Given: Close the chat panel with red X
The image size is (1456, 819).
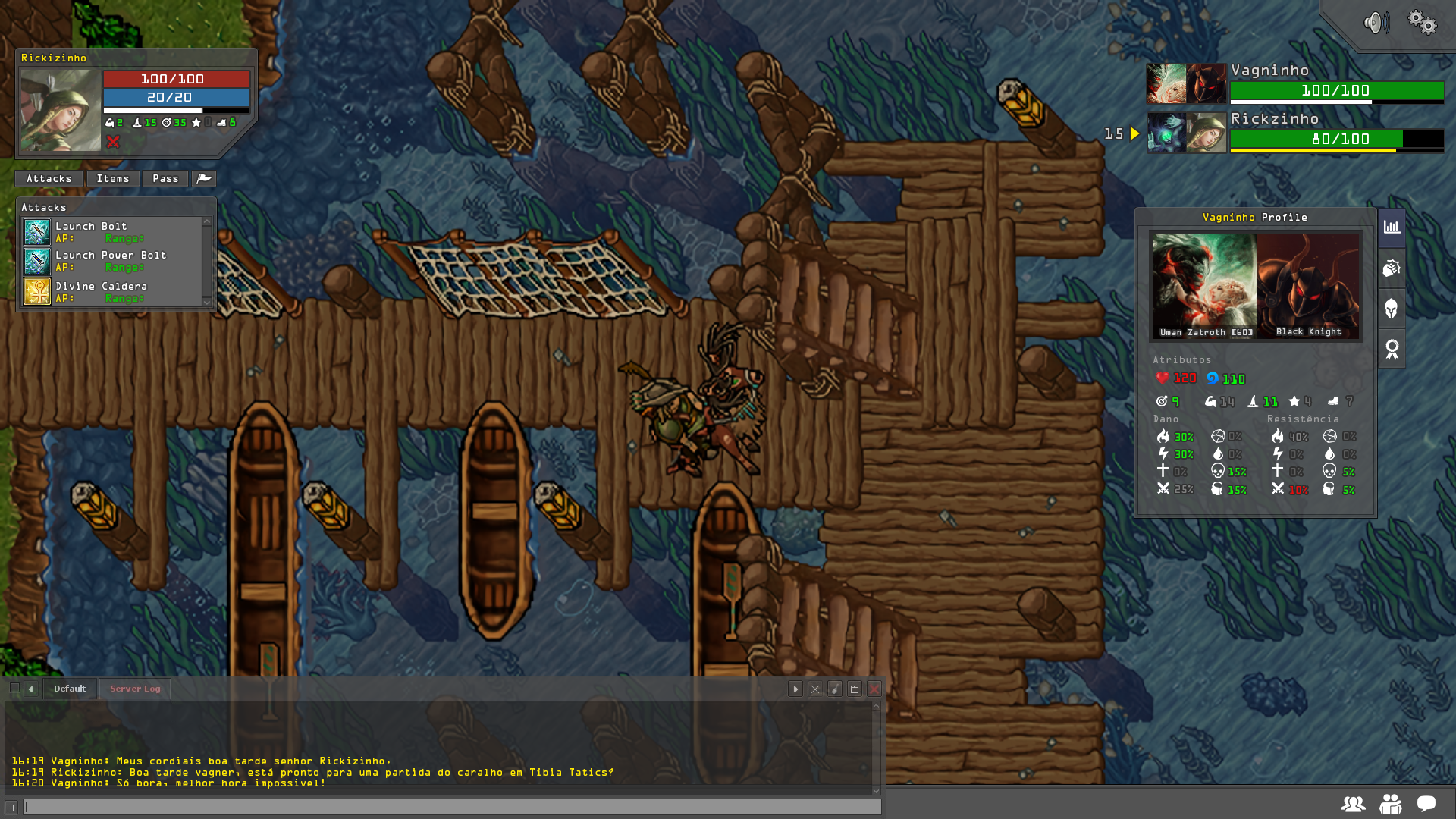Looking at the screenshot, I should click(x=874, y=689).
